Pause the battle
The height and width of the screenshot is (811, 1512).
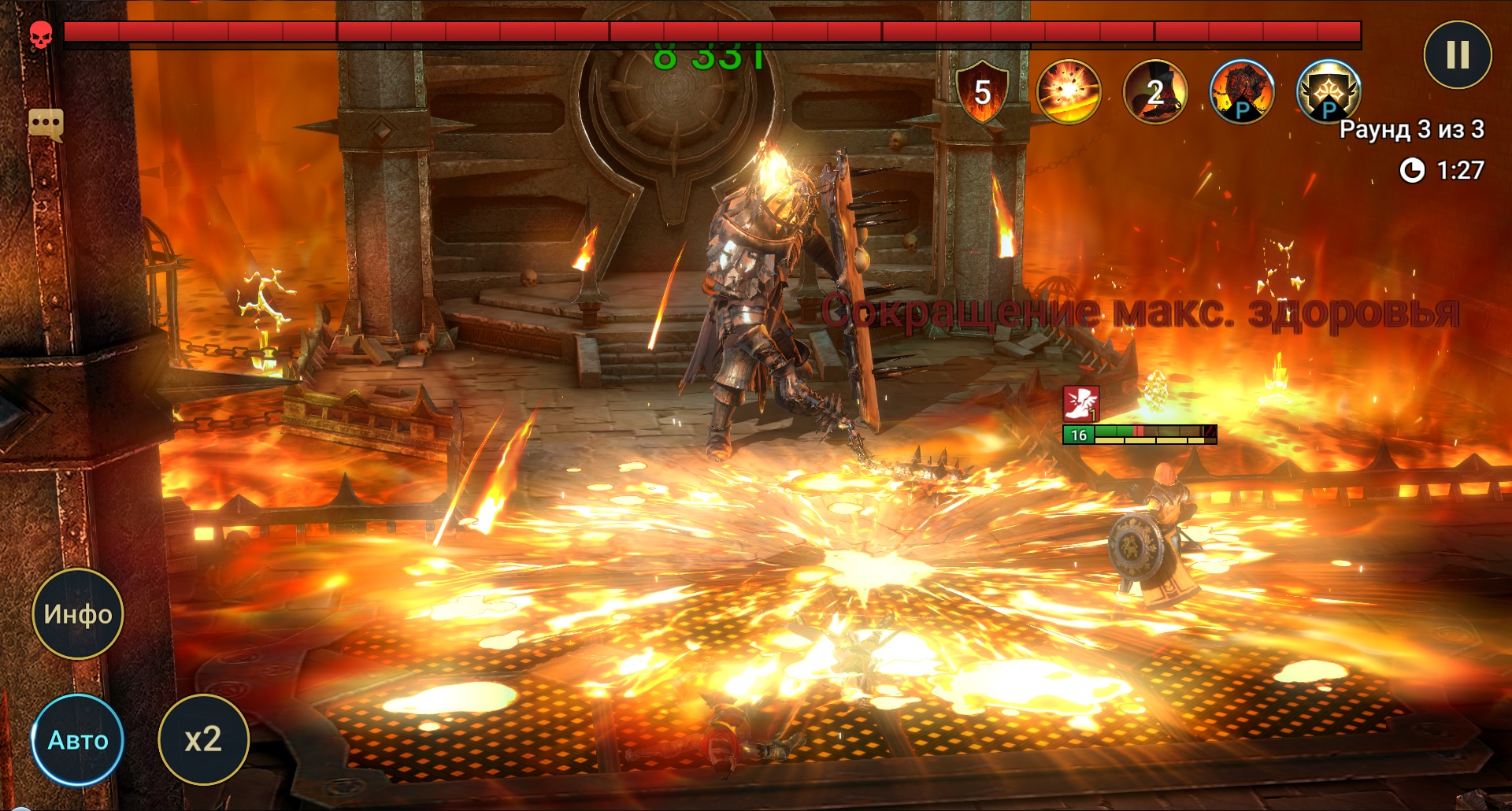coord(1457,55)
